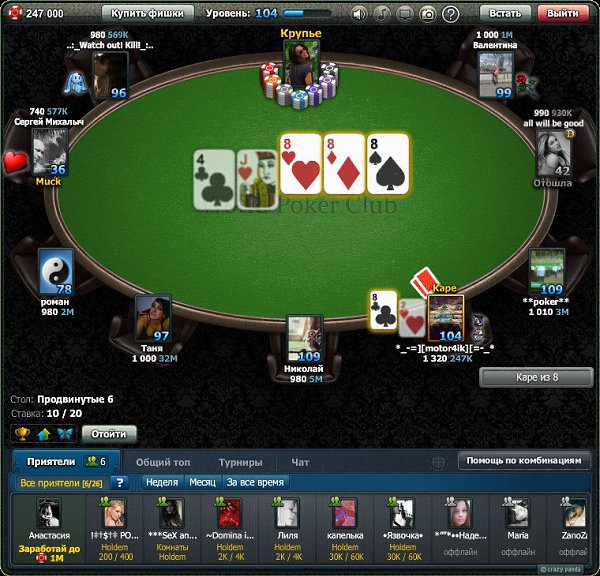Click the 'Купить фишки' buy chips button

point(147,14)
